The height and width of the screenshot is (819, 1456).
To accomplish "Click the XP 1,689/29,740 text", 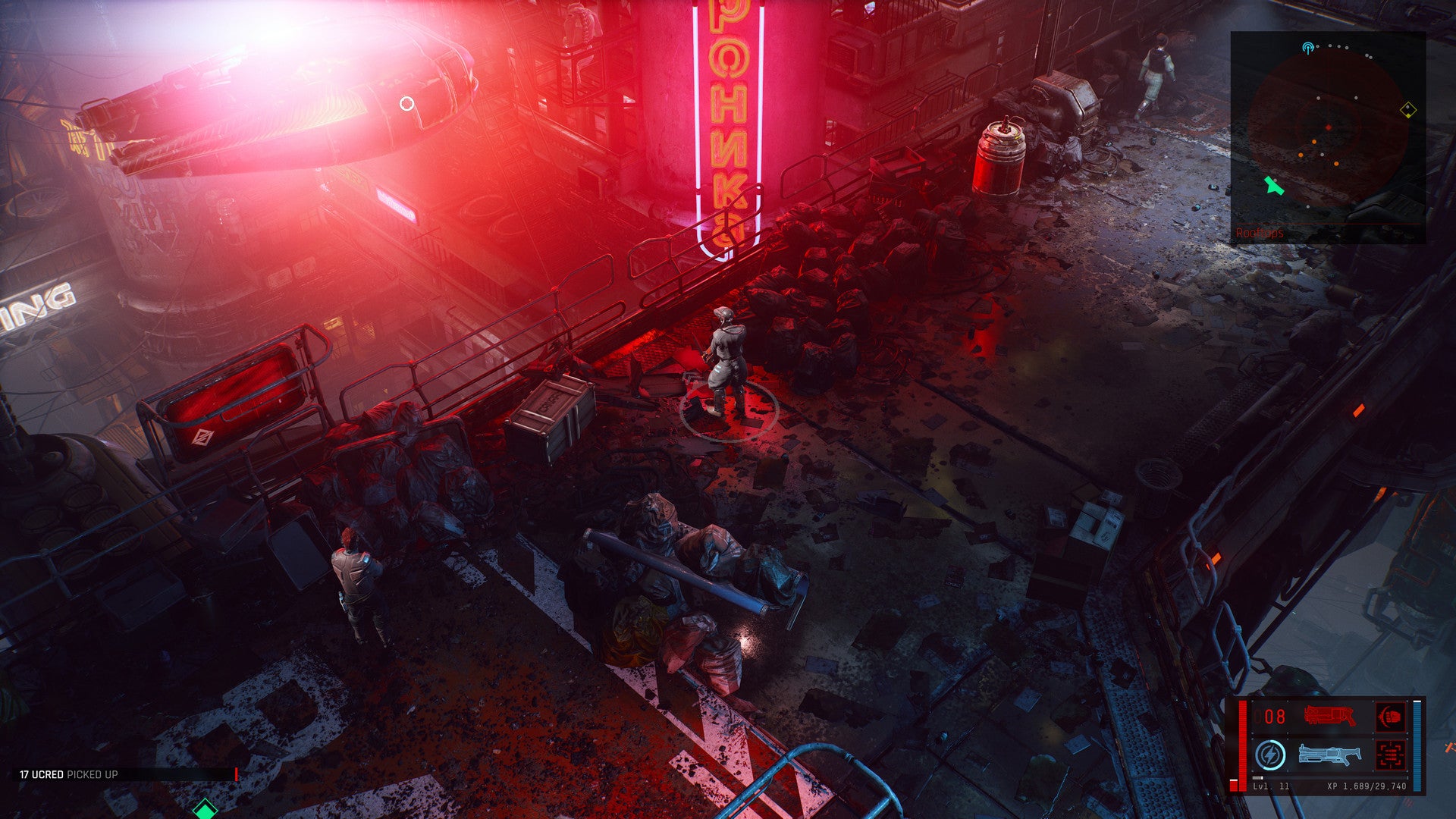I will [1365, 786].
